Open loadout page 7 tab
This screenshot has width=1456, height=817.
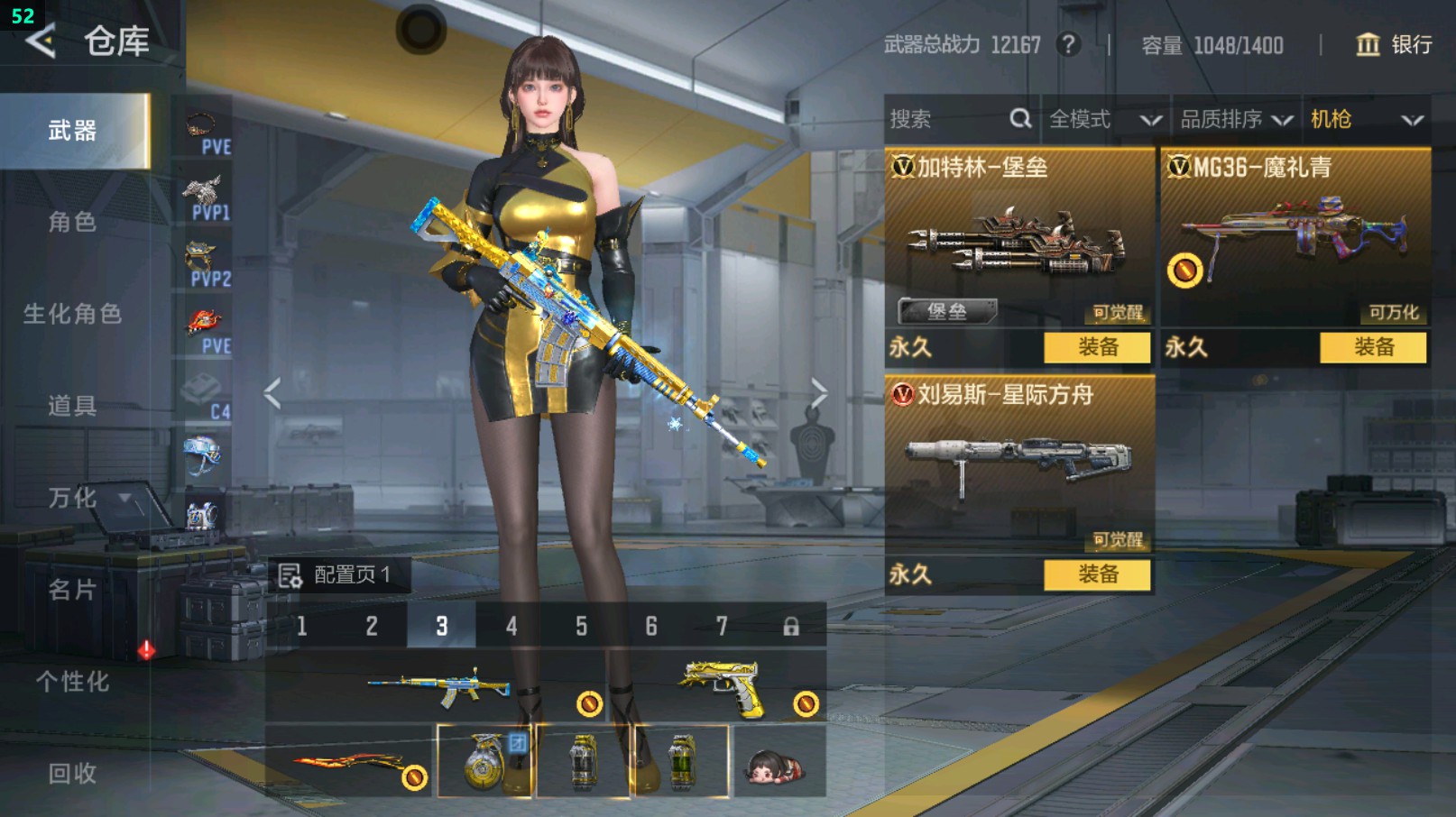point(722,624)
